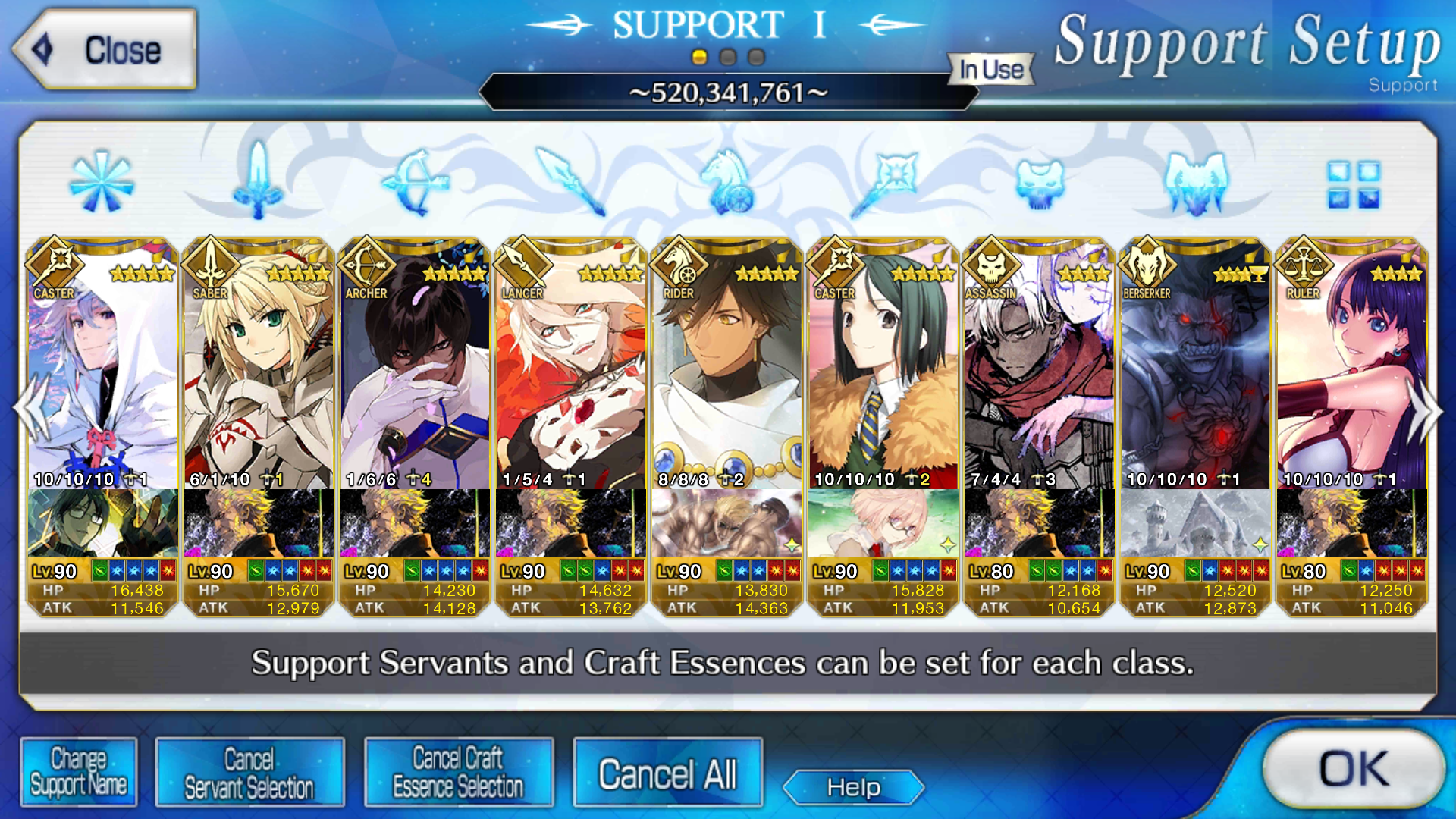Switch to the second support setup dot
Screen dimensions: 1456x819
coord(728,57)
